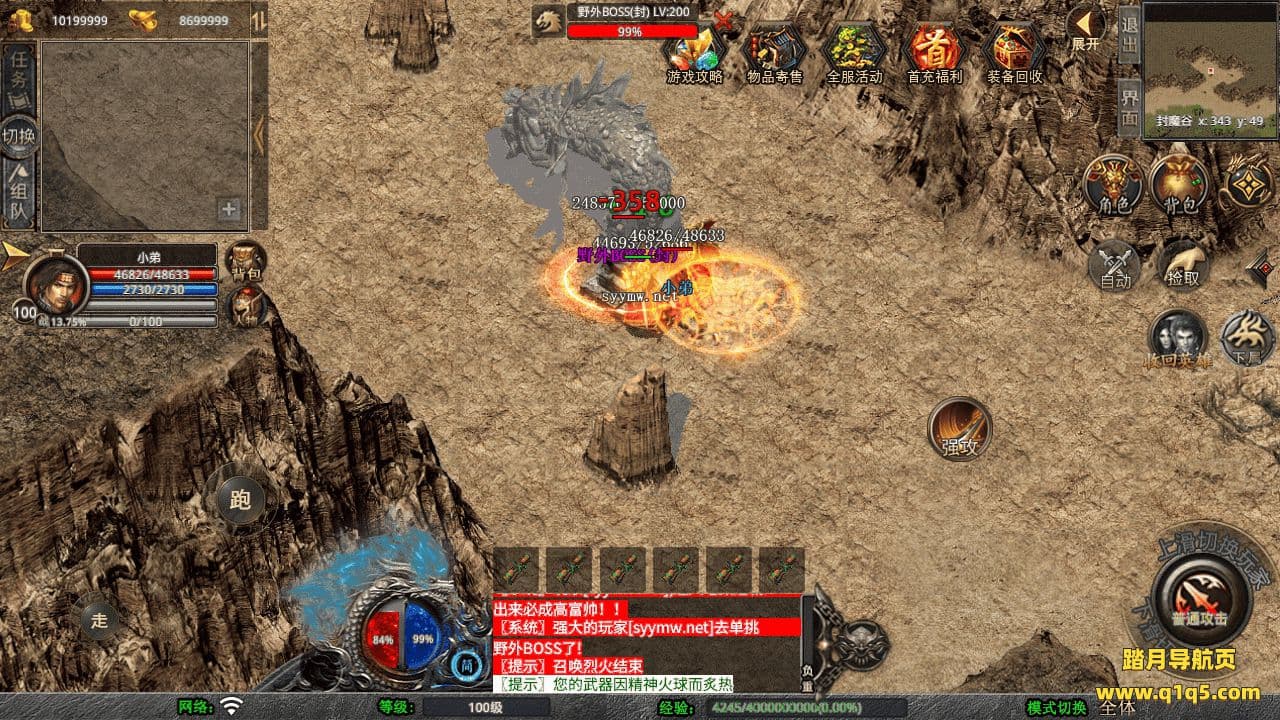Click the round 切换 switch button
The height and width of the screenshot is (720, 1280).
pyautogui.click(x=19, y=135)
